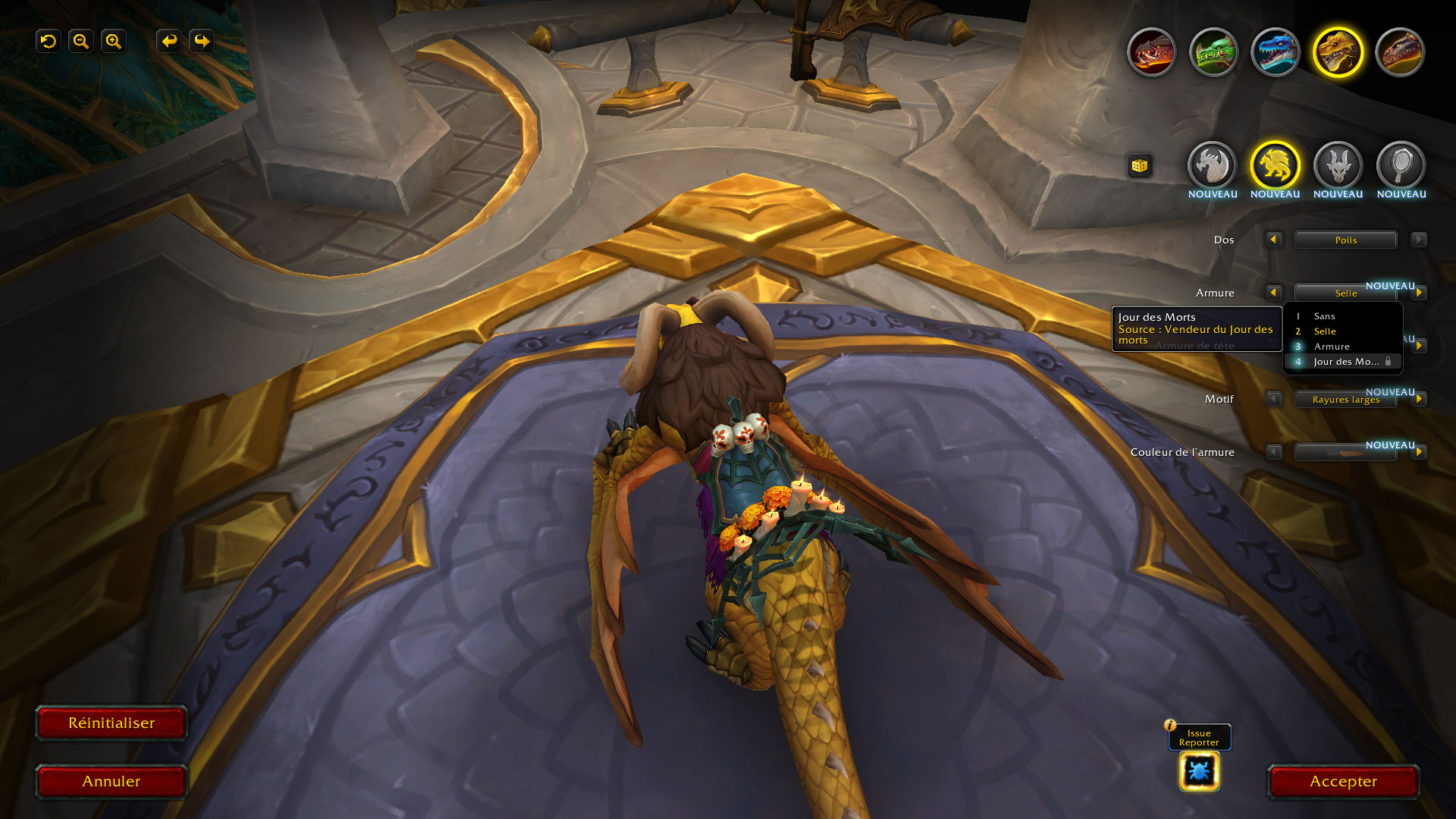Choose 'Sans' in the Armure dropdown list
1456x819 pixels.
point(1324,316)
